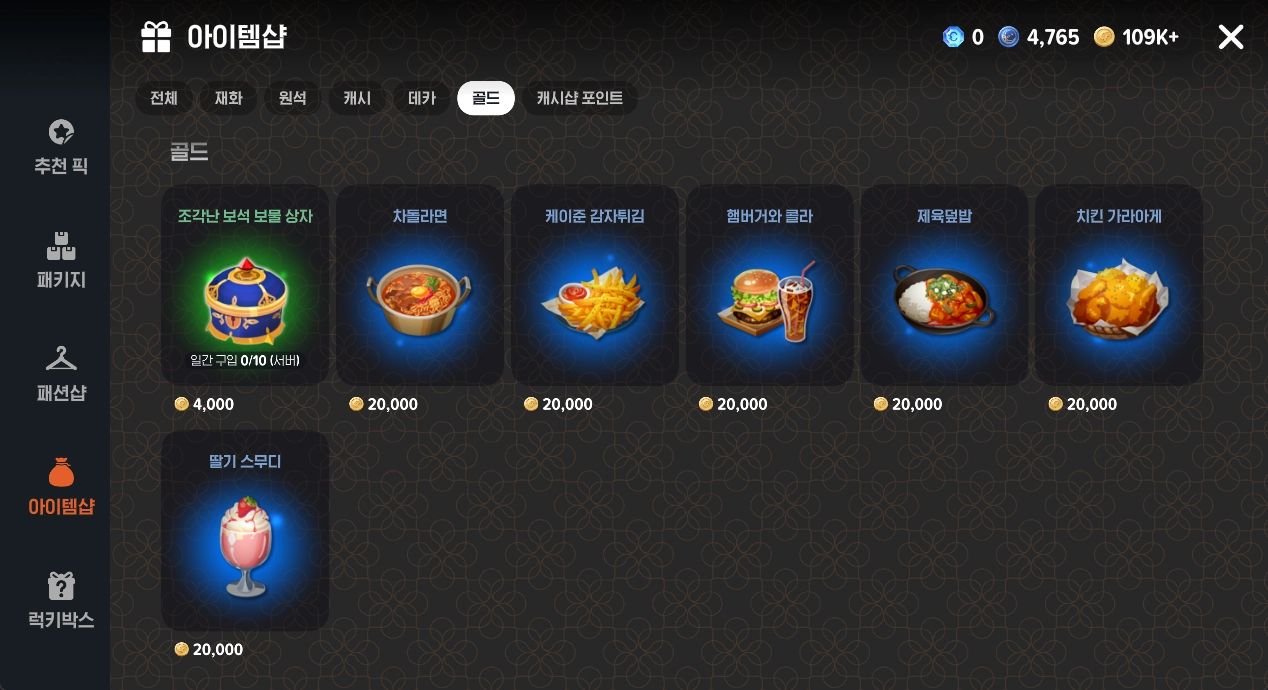Image resolution: width=1268 pixels, height=690 pixels.
Task: Open the 캐시샵 포인트 tab
Action: pyautogui.click(x=579, y=98)
